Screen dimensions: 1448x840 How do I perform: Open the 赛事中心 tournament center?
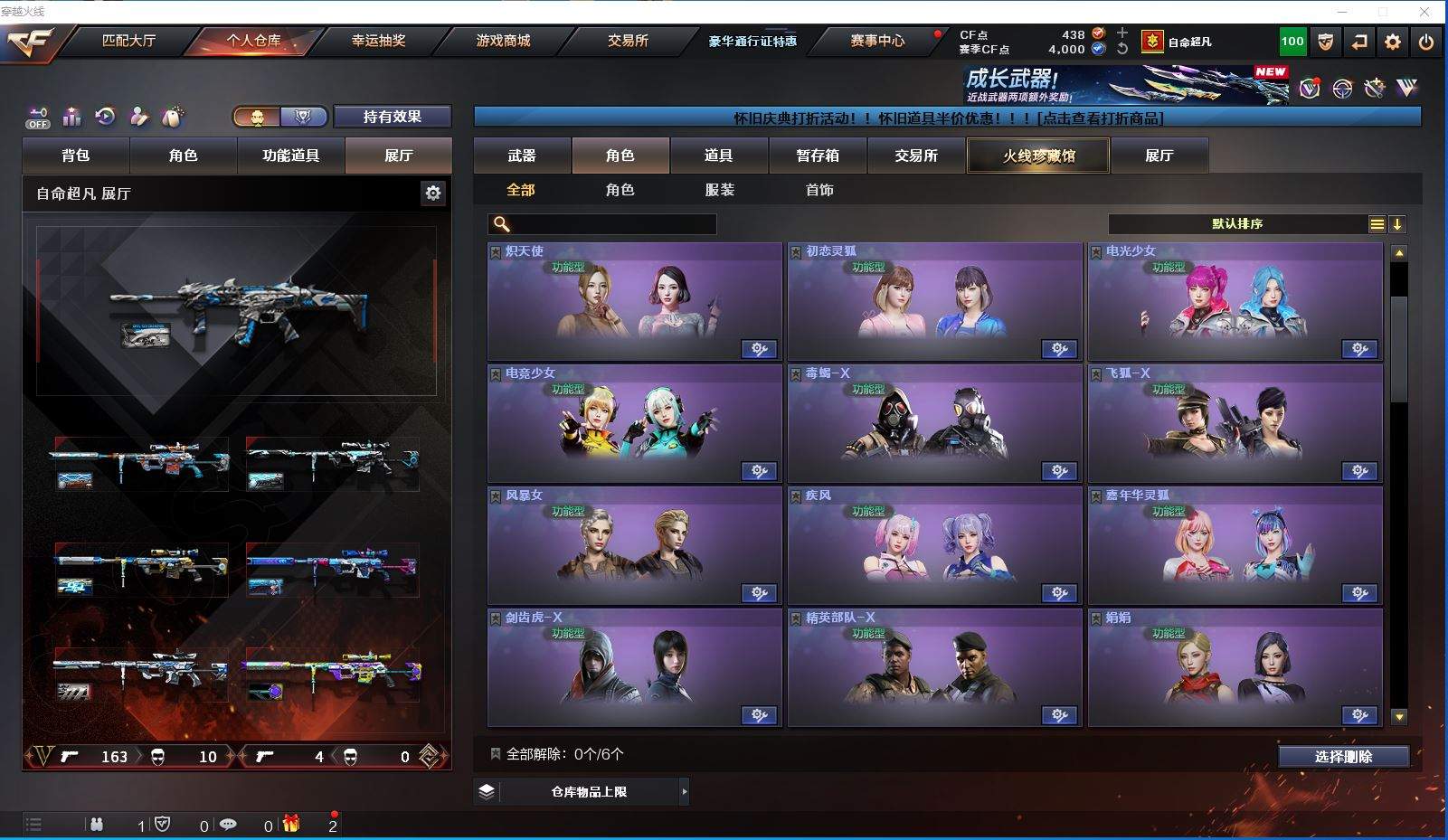pos(876,41)
